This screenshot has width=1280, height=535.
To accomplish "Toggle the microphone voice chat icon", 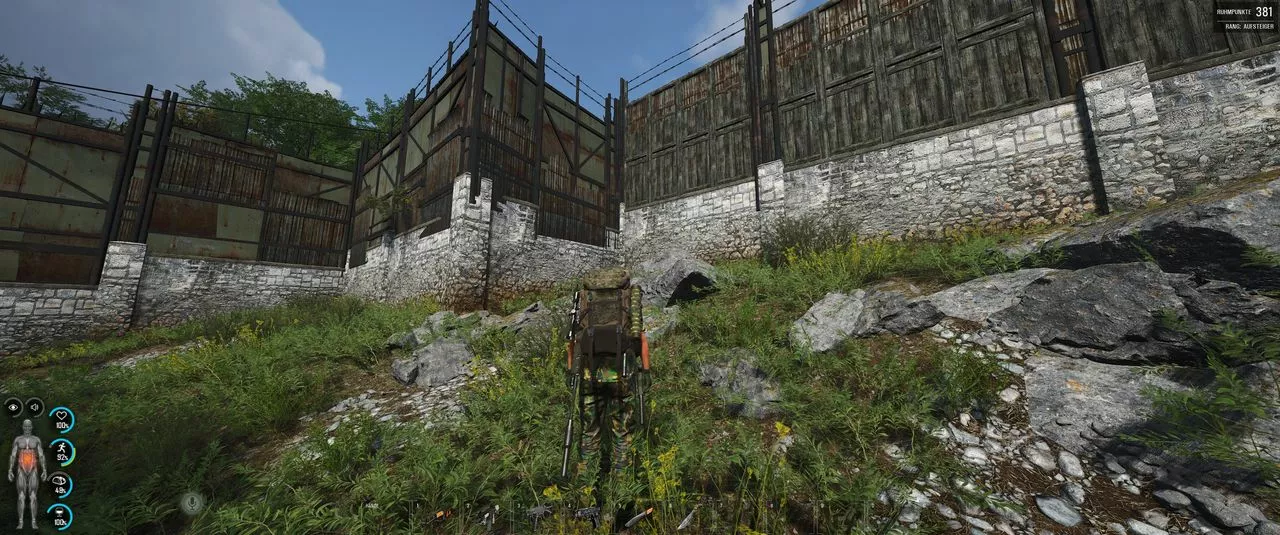I will (191, 502).
